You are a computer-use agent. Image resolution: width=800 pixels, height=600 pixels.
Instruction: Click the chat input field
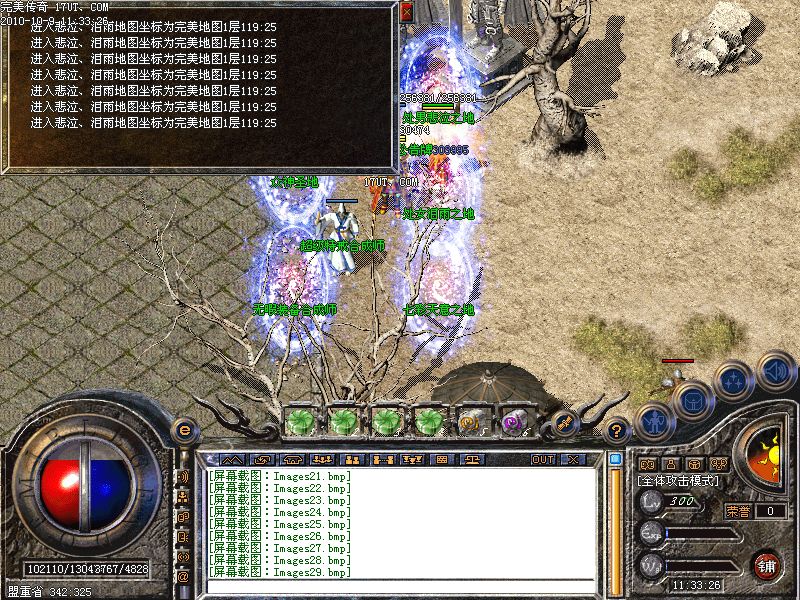point(400,586)
